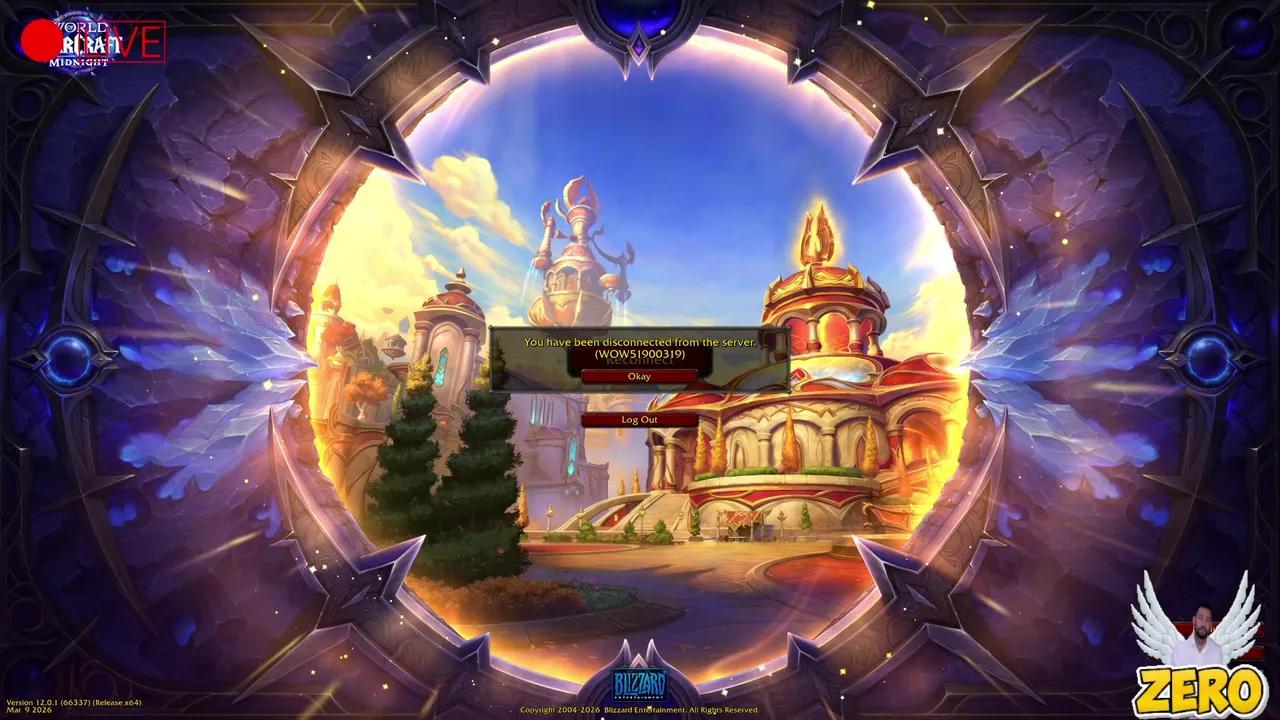Click Log Out to return to account login
The image size is (1280, 720).
(638, 419)
